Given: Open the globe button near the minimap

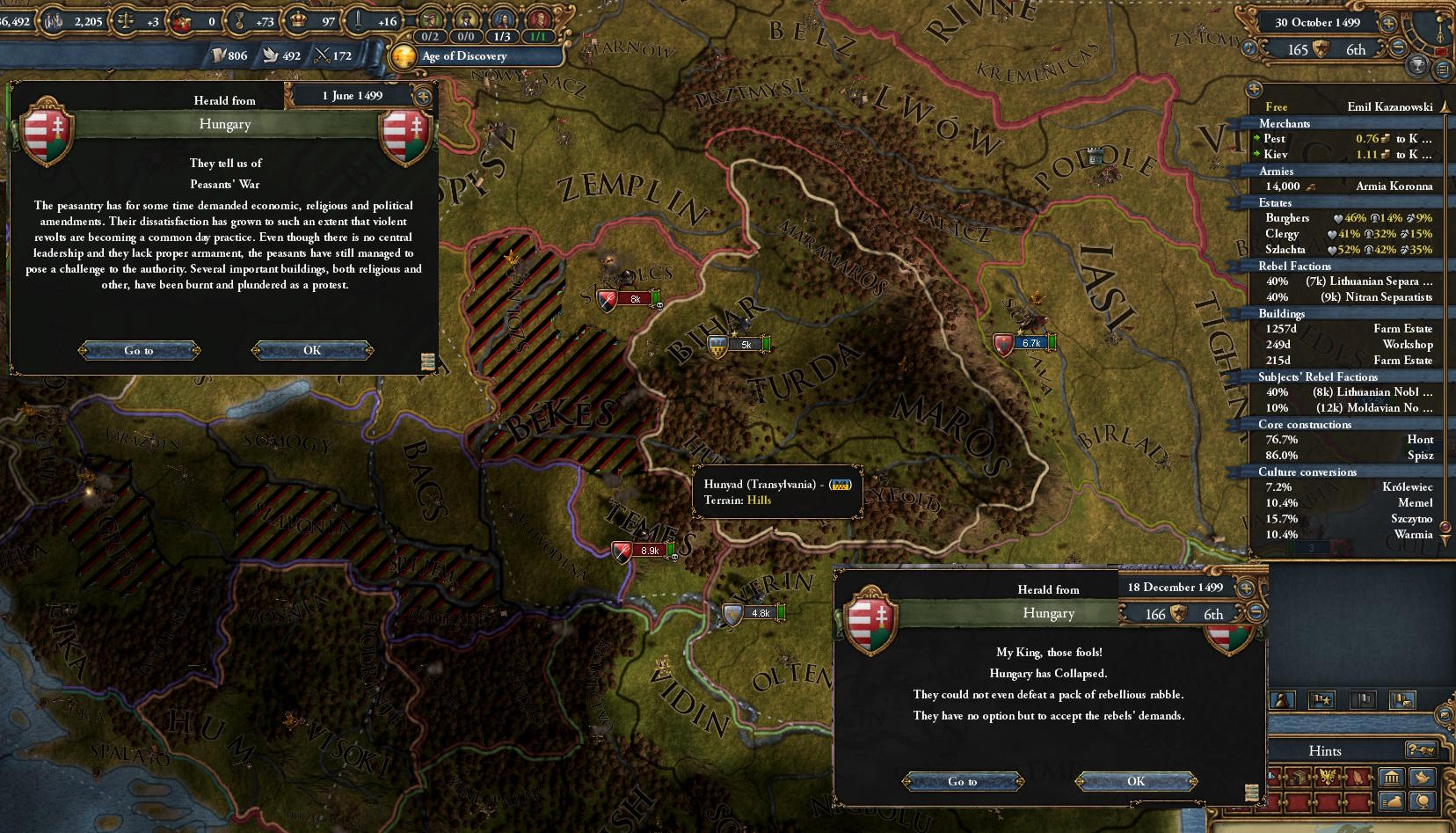Looking at the screenshot, I should [x=1422, y=800].
